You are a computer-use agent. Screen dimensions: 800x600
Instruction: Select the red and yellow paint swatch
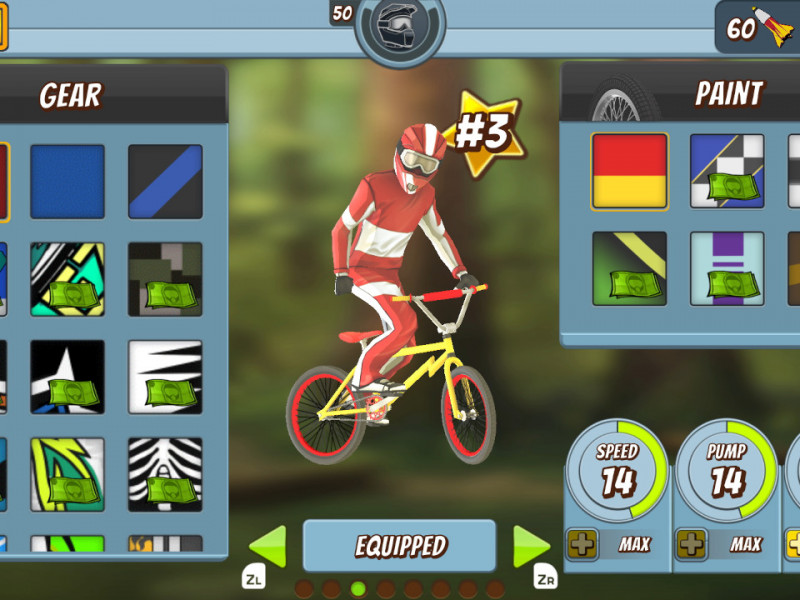click(x=629, y=171)
